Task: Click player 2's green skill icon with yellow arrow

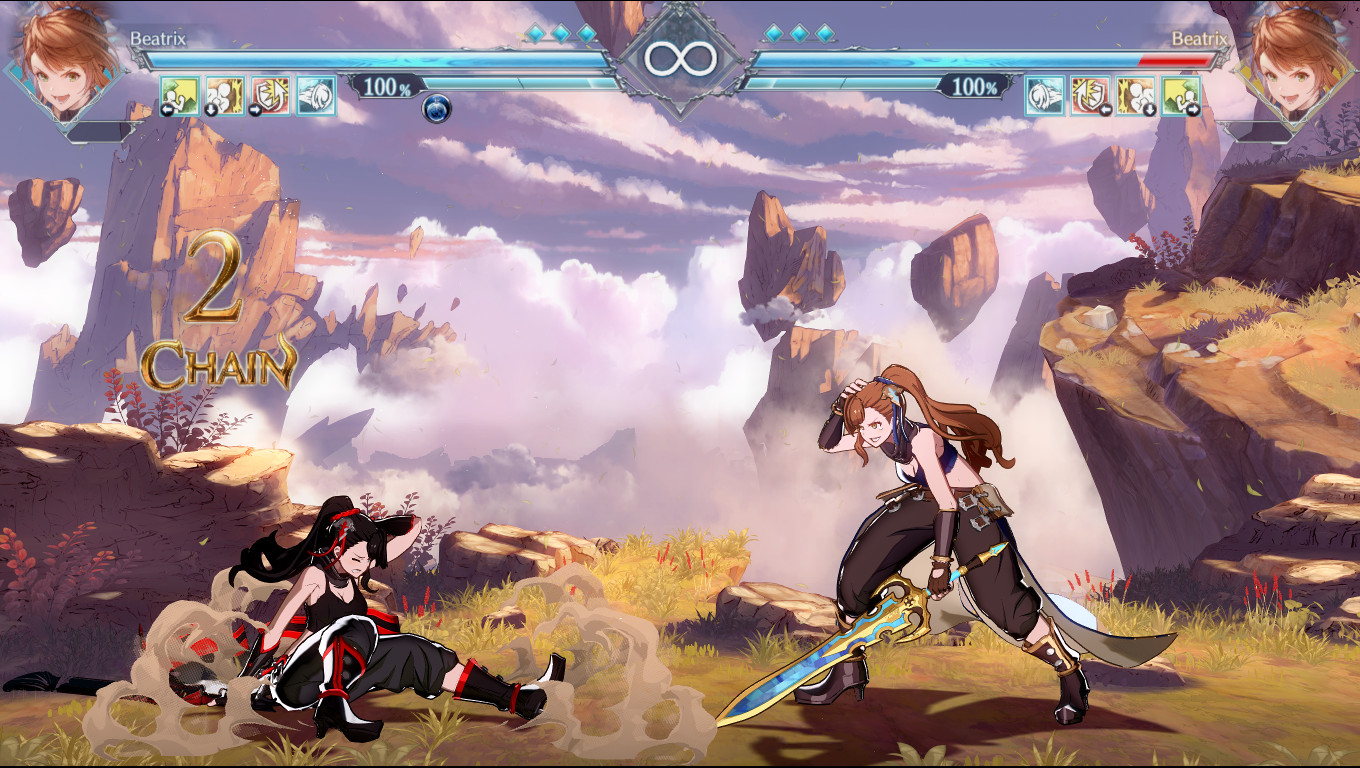Action: coord(1180,96)
